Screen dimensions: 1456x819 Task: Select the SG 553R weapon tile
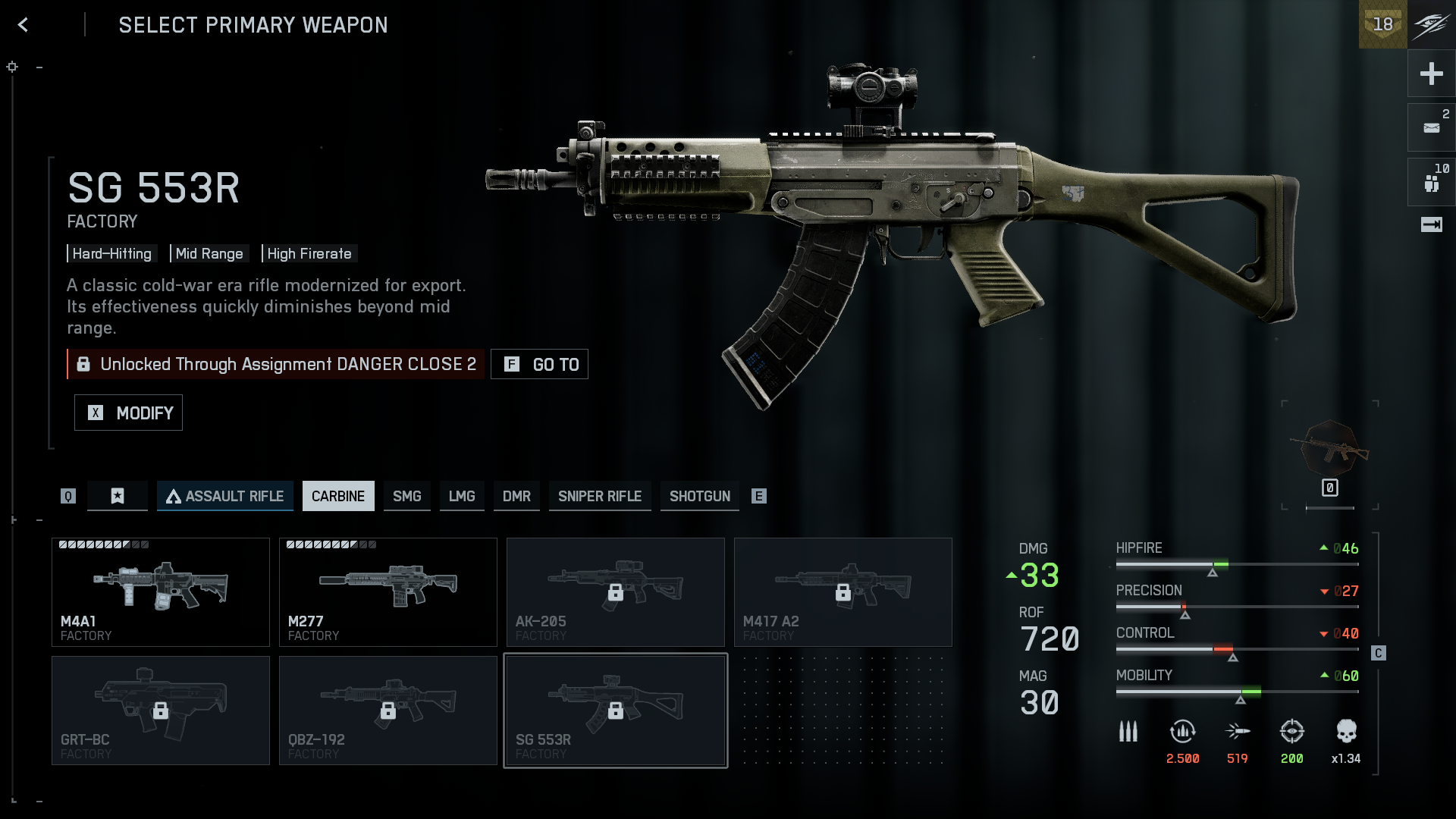(616, 711)
